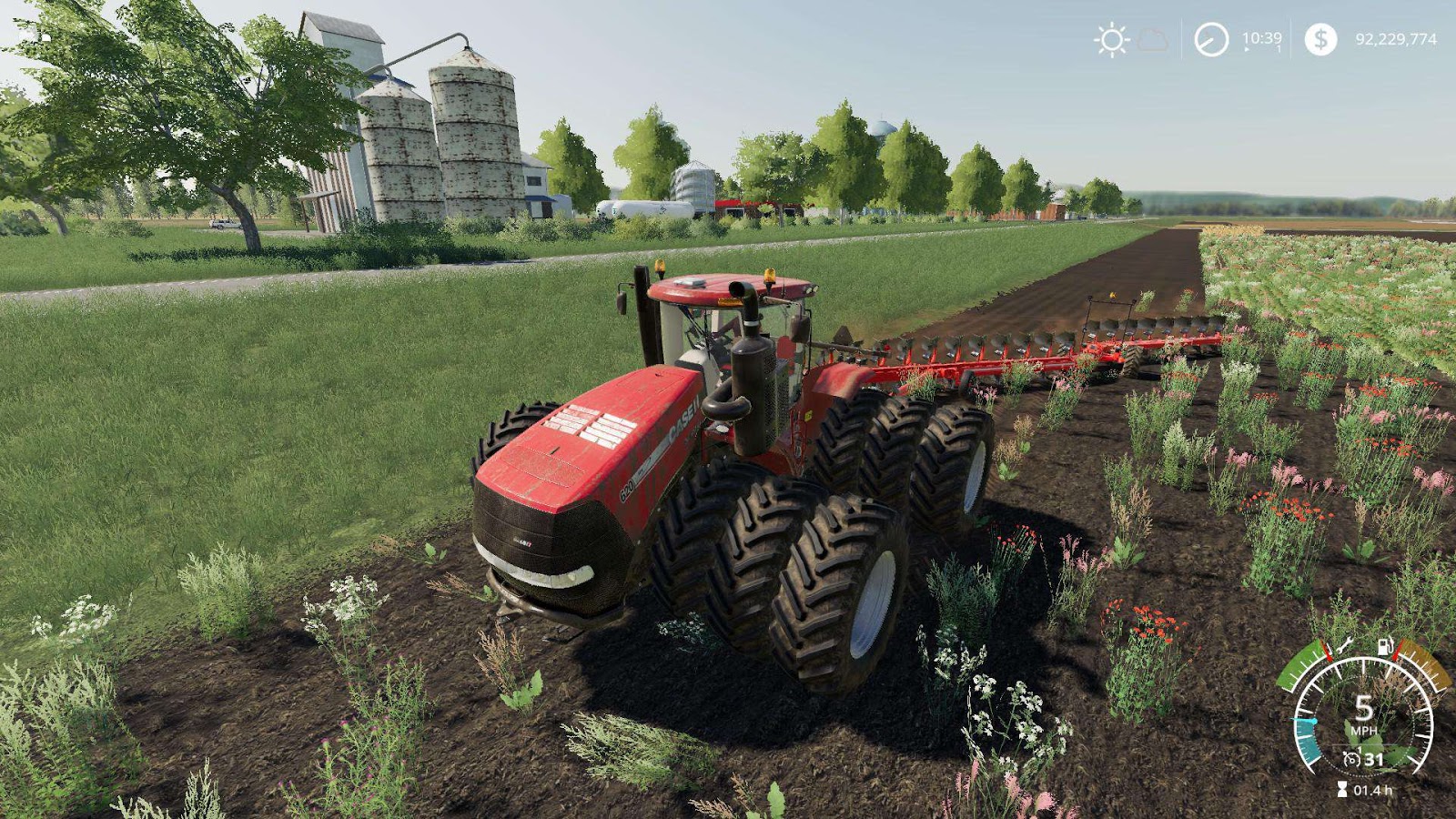Click the red damage gauge needle
Viewport: 1456px width, 819px height.
point(1327,652)
